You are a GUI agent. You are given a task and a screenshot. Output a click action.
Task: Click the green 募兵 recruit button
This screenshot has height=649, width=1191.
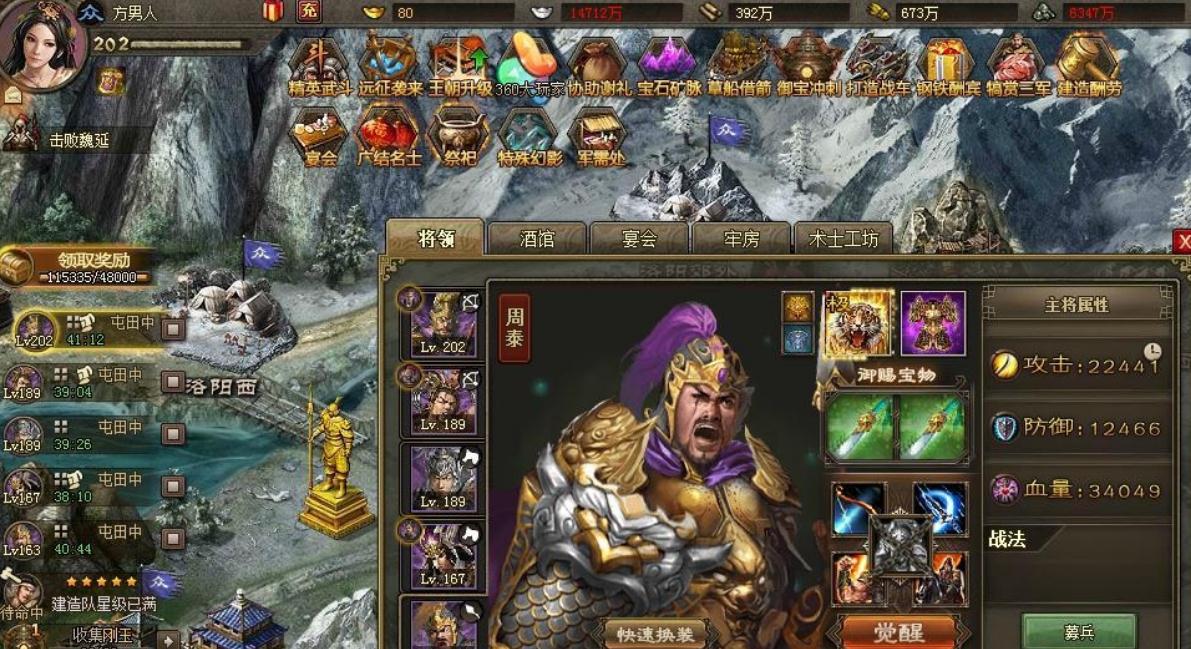coord(1078,632)
